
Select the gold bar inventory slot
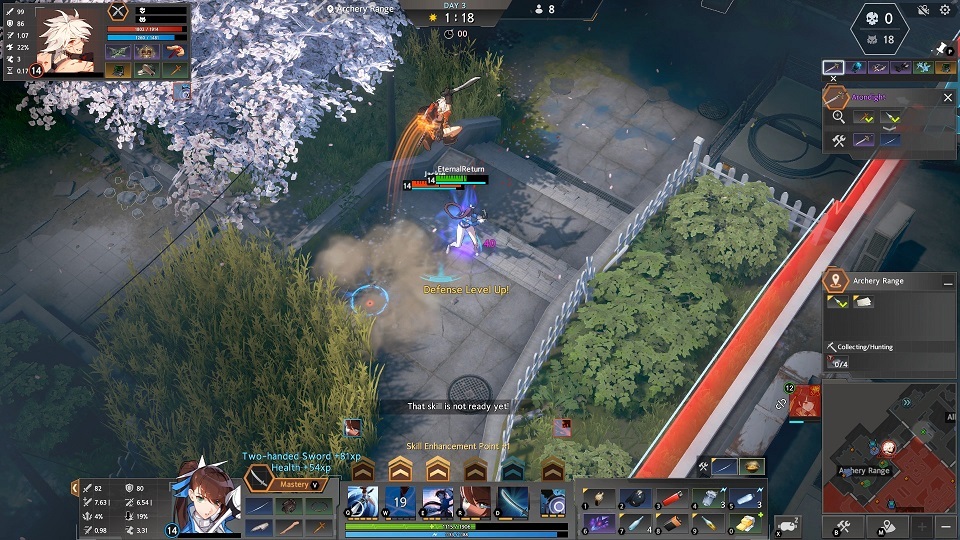tap(746, 523)
